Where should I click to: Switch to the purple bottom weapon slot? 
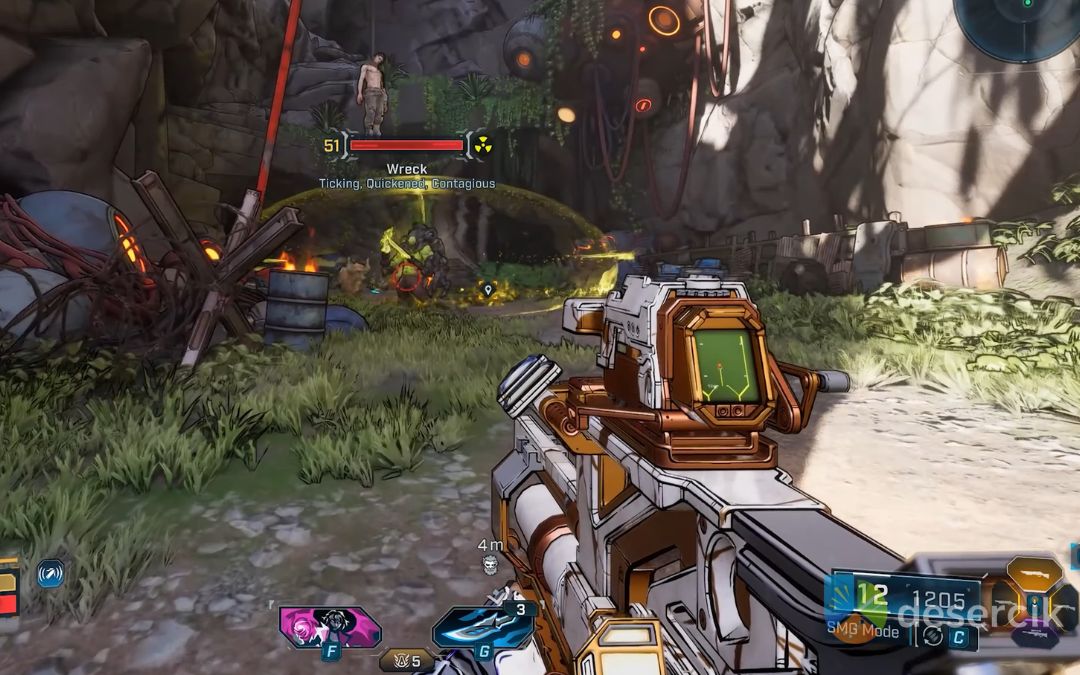click(x=1036, y=634)
